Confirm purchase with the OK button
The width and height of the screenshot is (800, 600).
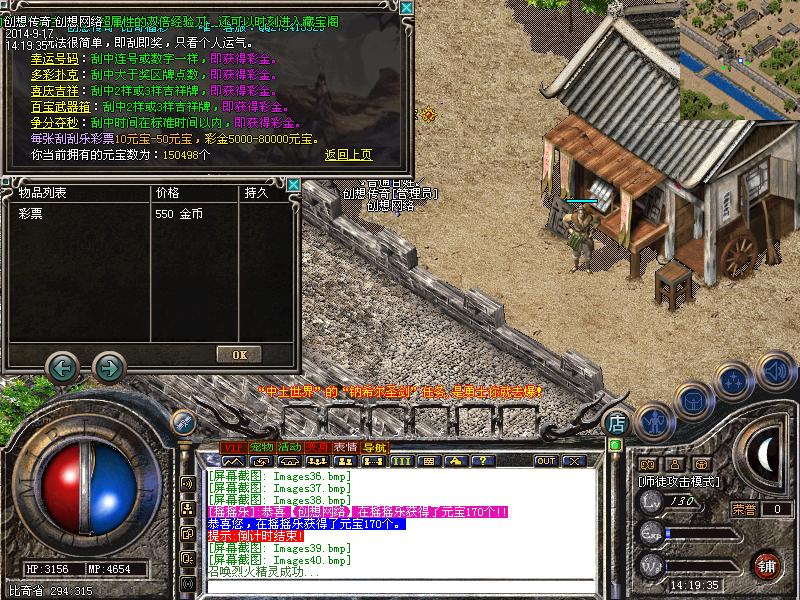click(x=239, y=355)
